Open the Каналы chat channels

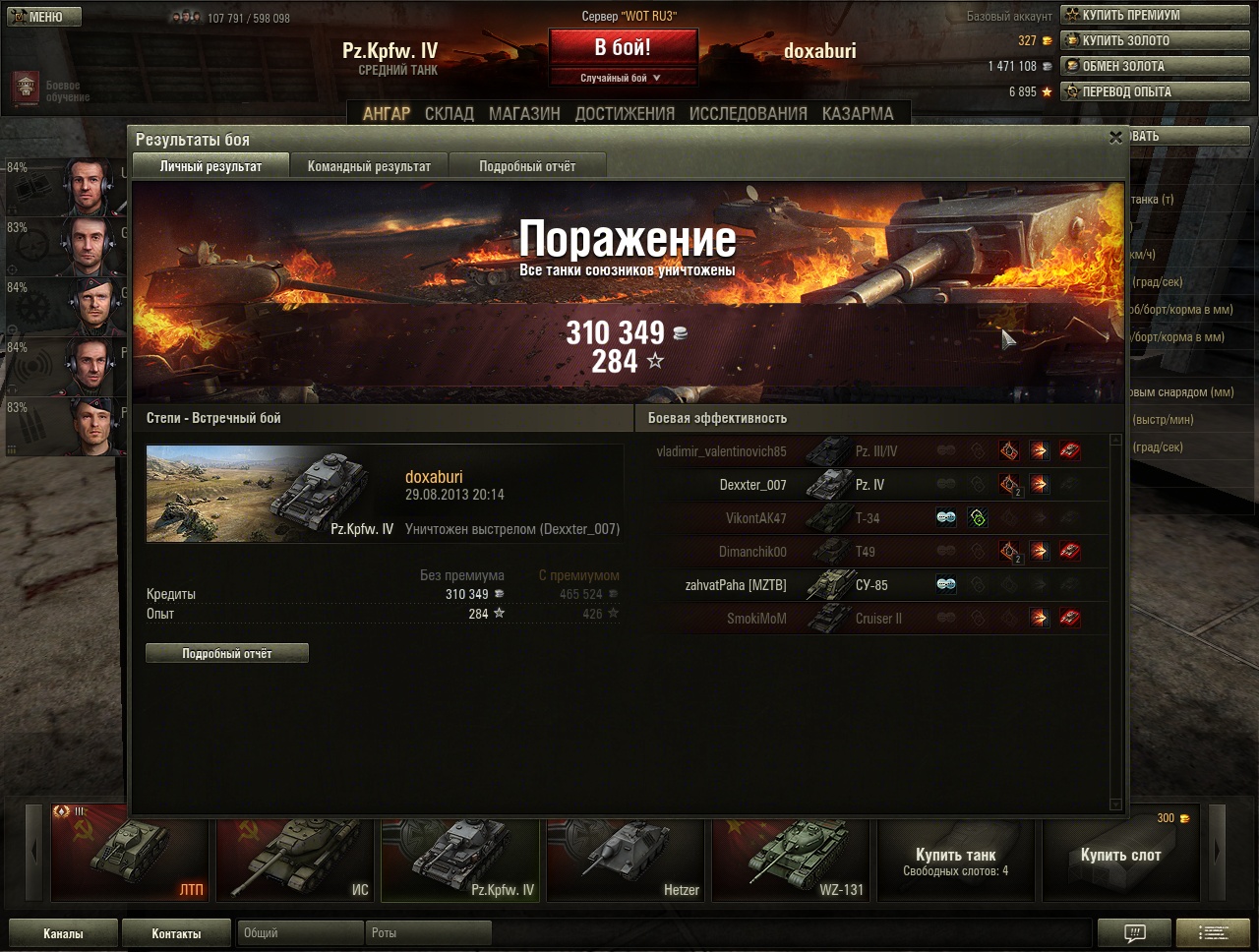click(63, 933)
